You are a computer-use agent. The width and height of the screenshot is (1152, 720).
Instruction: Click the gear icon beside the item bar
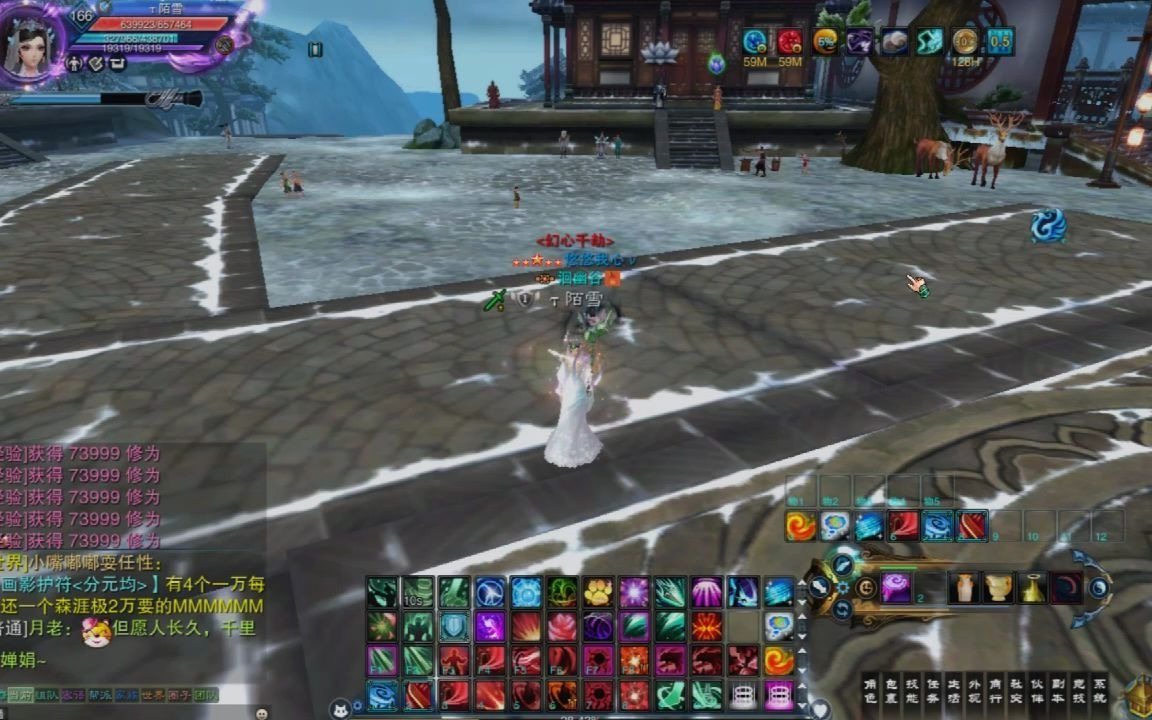coord(842,588)
